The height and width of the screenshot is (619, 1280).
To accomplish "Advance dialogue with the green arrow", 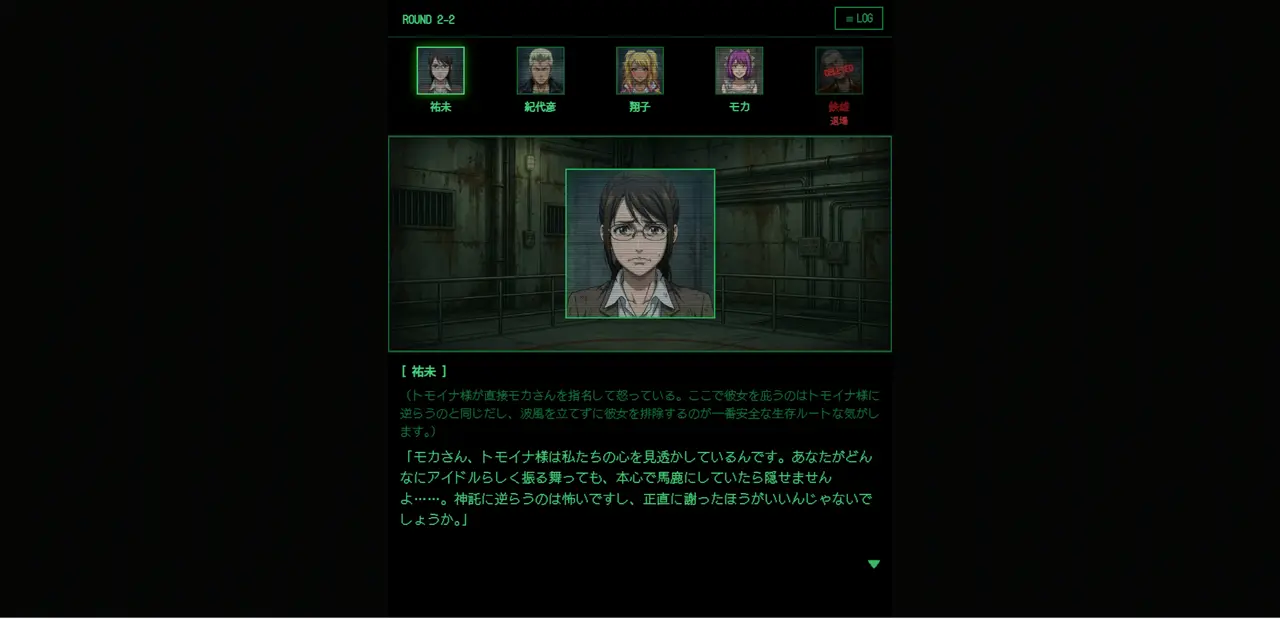I will [x=874, y=564].
